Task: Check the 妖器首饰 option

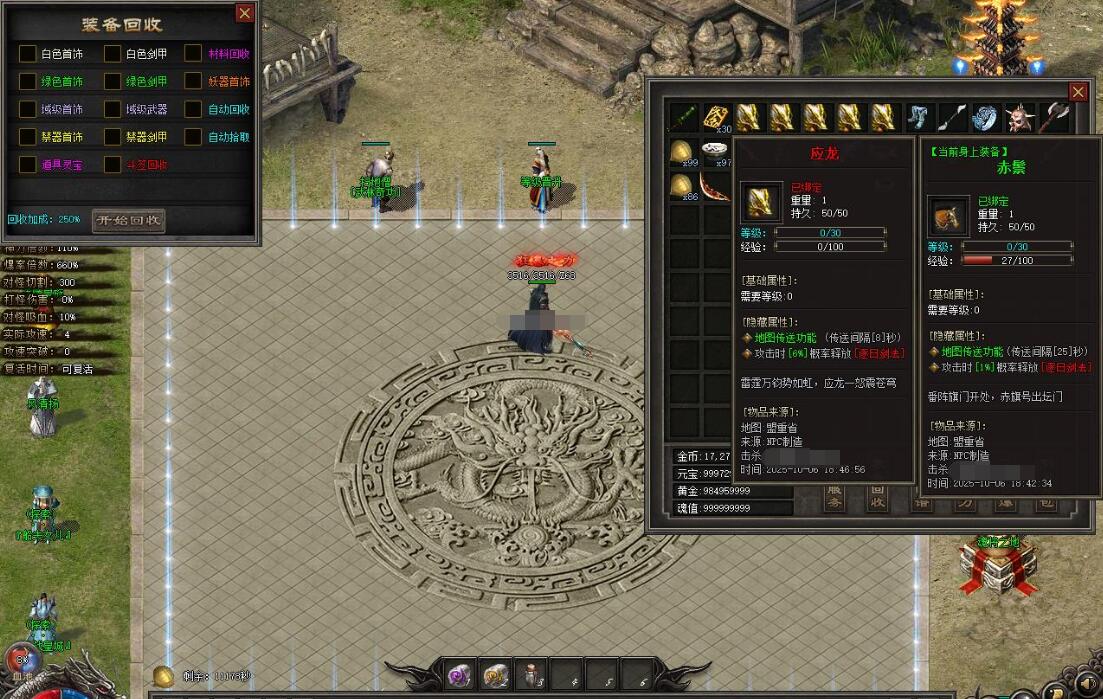Action: [193, 81]
